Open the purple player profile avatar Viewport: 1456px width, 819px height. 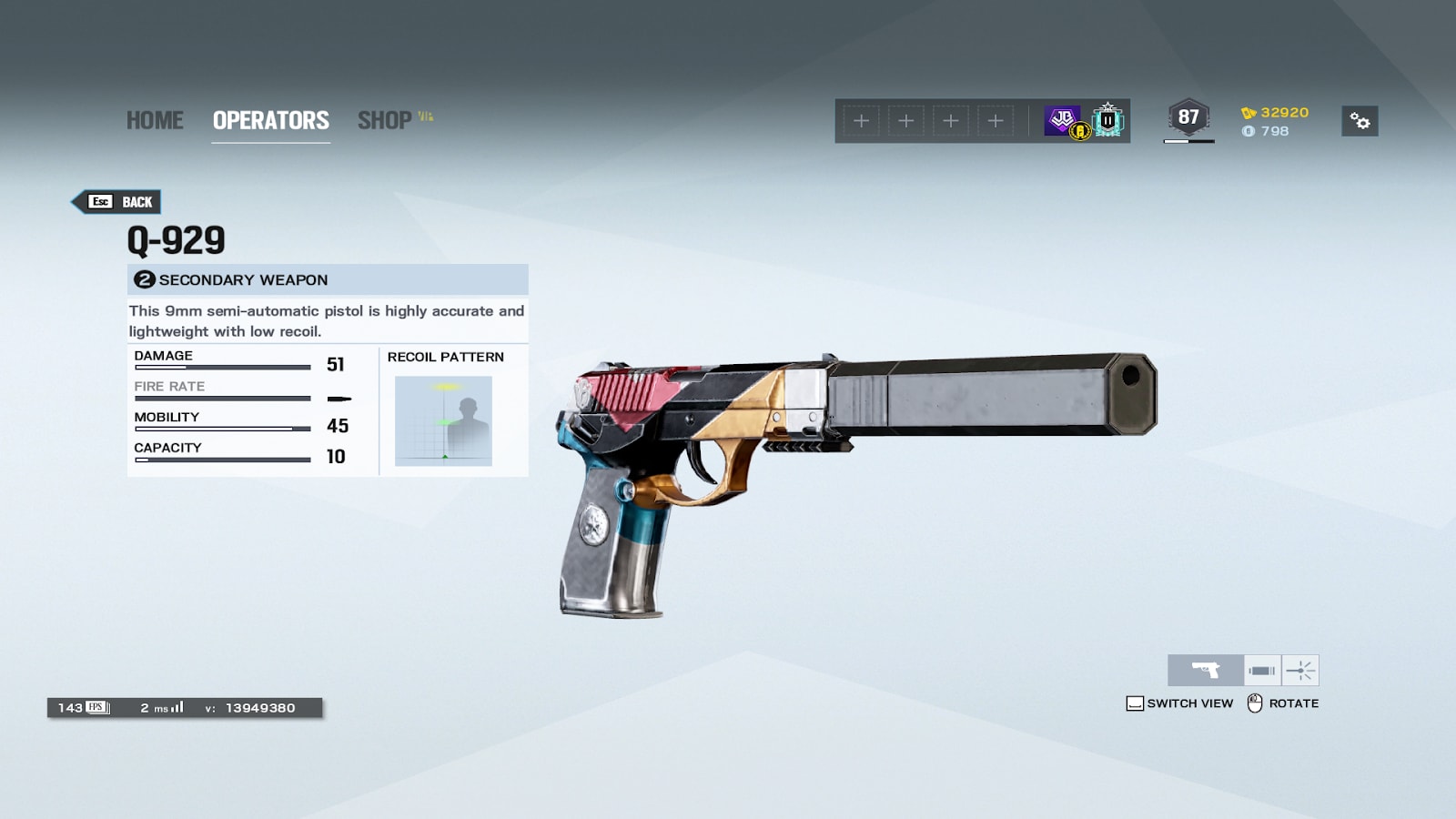[x=1063, y=120]
